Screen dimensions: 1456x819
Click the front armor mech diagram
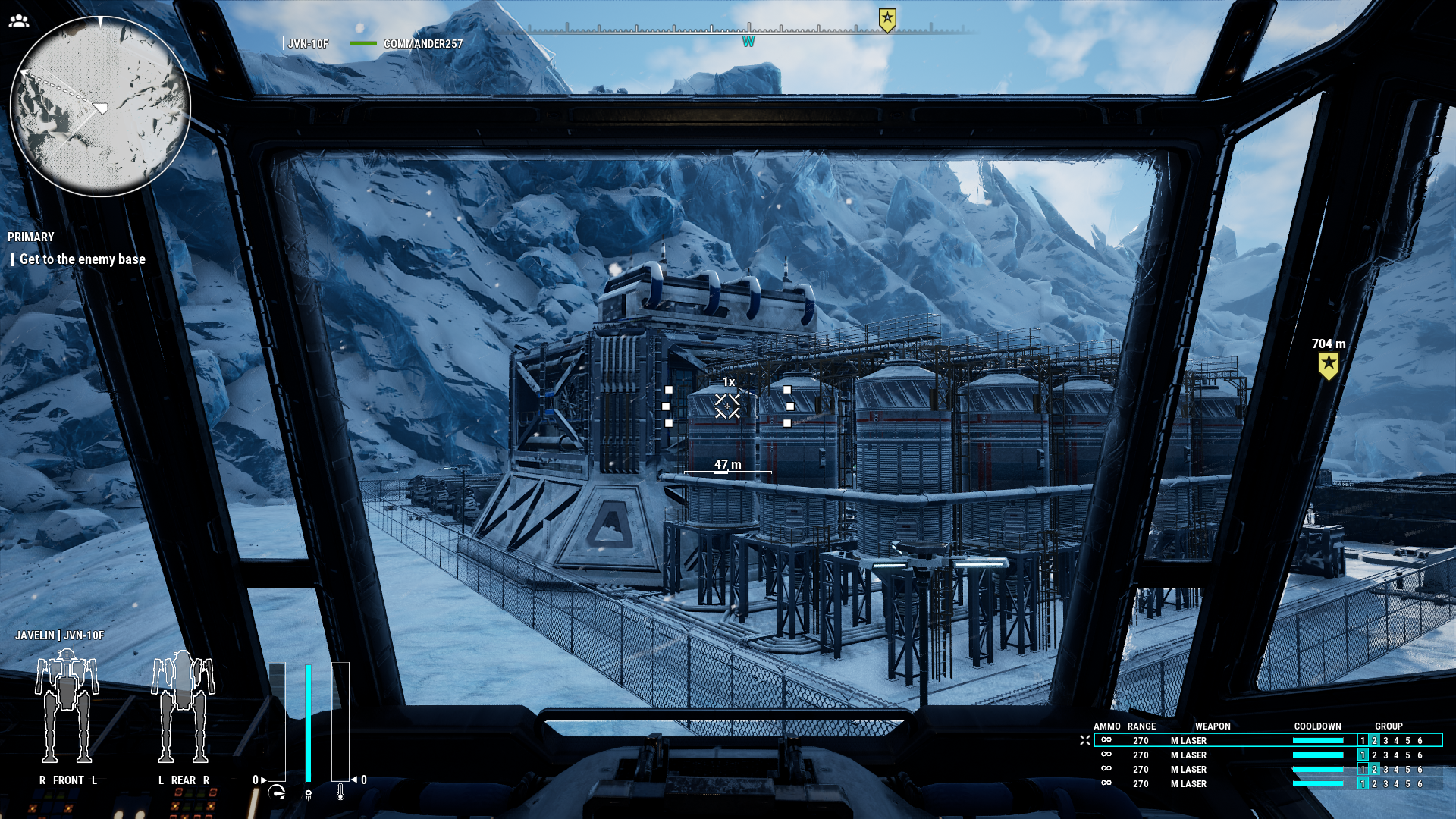[67, 708]
